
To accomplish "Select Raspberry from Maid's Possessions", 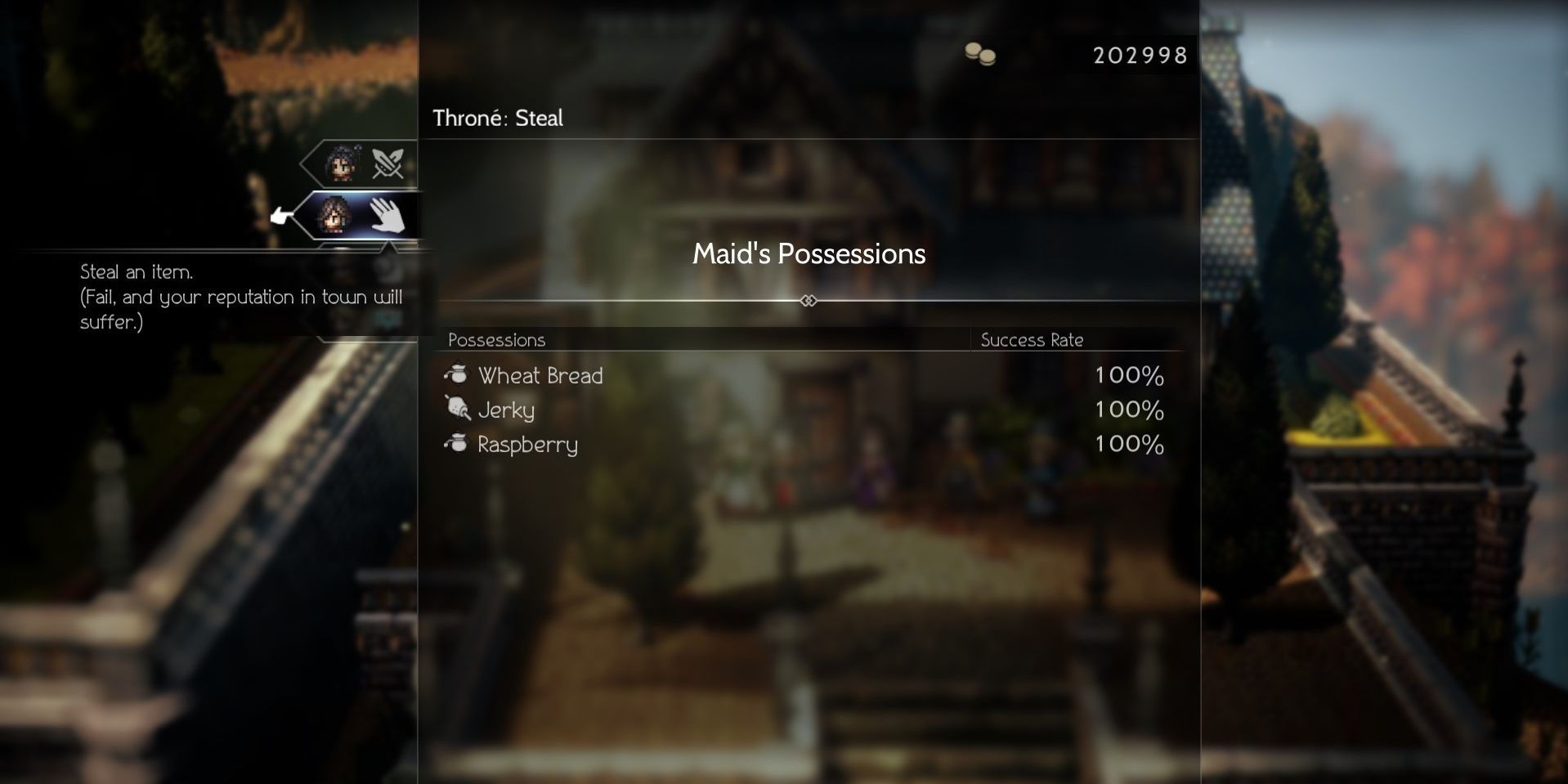I will point(527,445).
